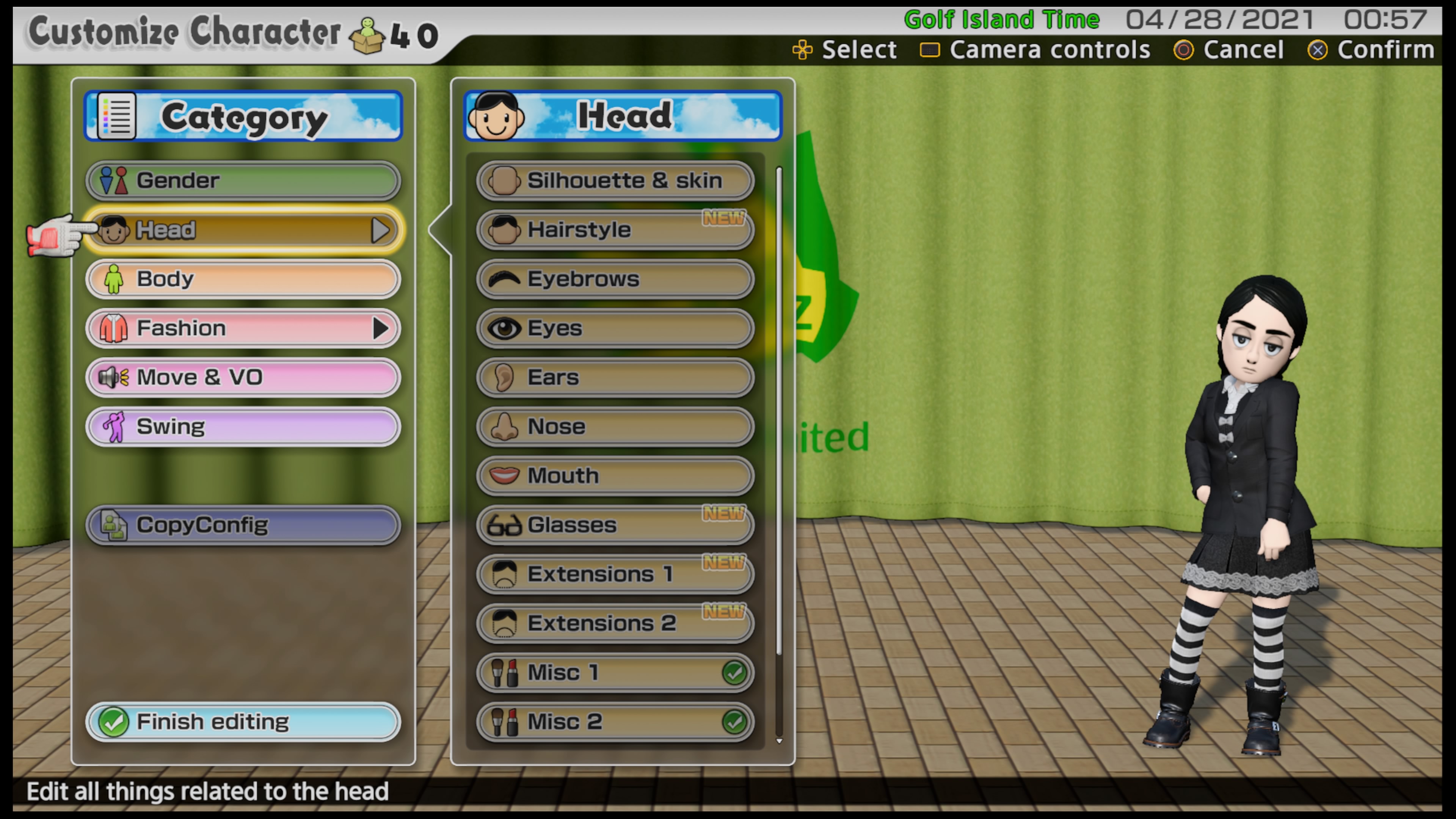Viewport: 1456px width, 819px height.
Task: Expand the Head category arrow
Action: tap(380, 230)
